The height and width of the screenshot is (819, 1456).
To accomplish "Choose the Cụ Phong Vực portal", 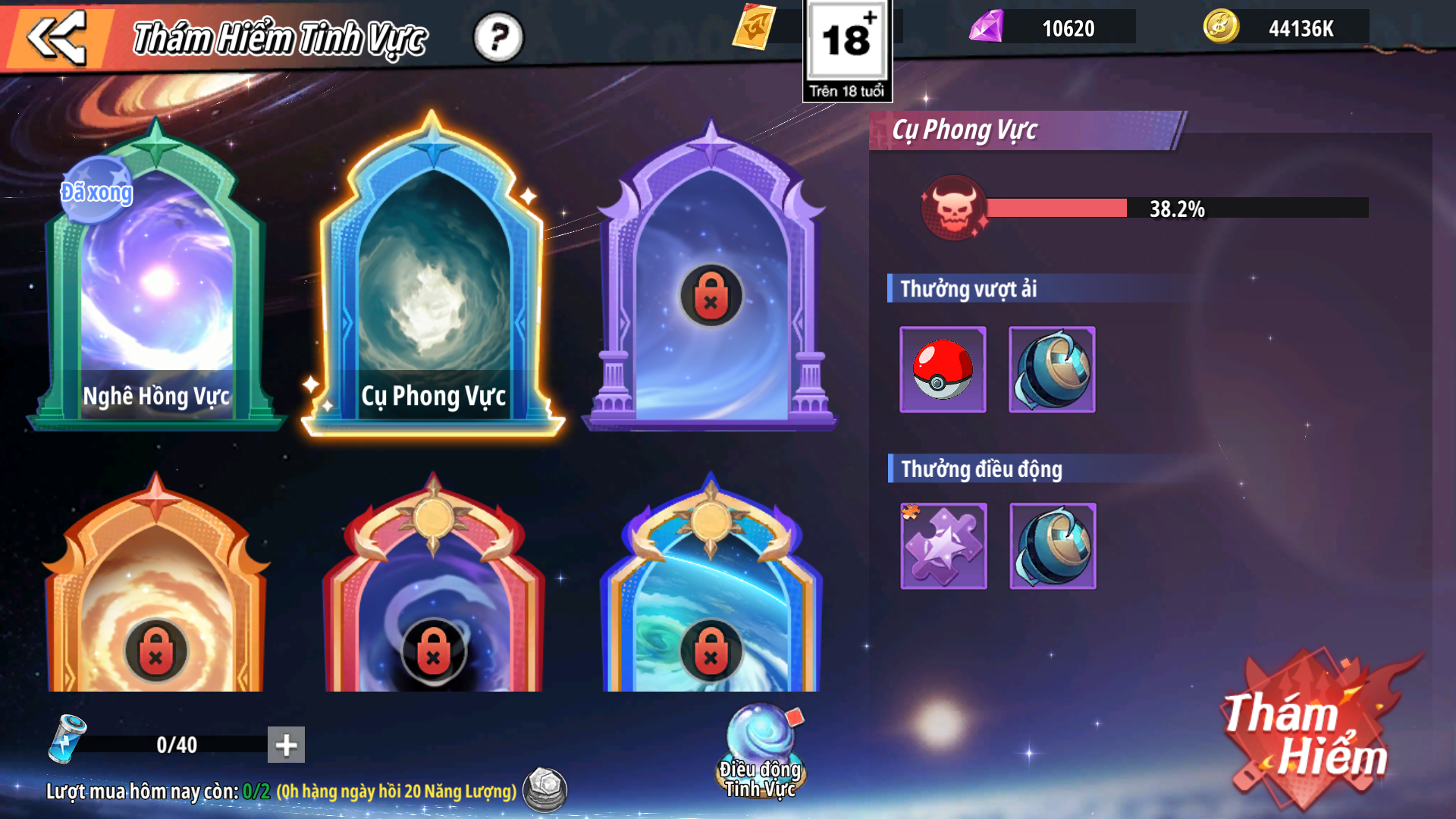I will click(x=433, y=281).
